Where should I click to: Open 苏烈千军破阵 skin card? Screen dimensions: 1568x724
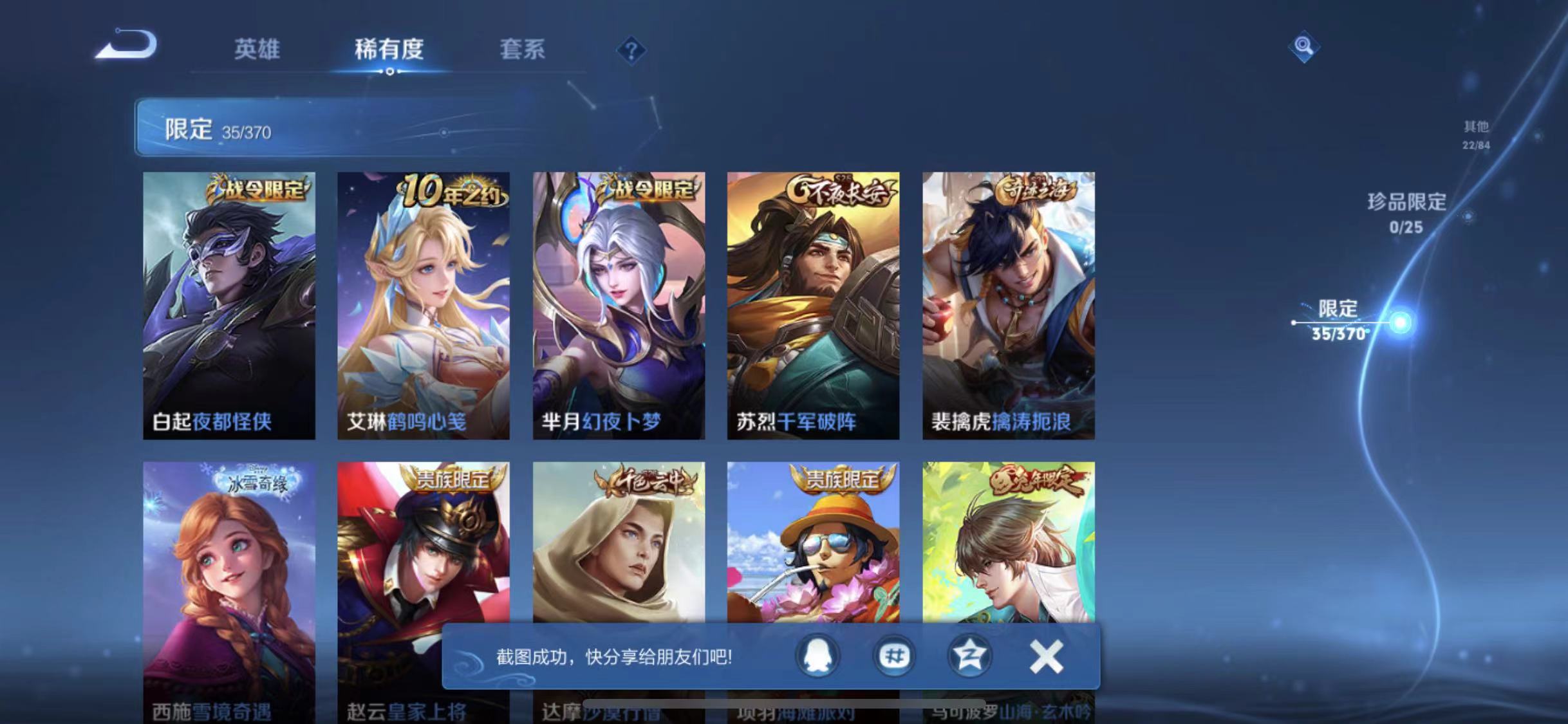click(x=814, y=302)
